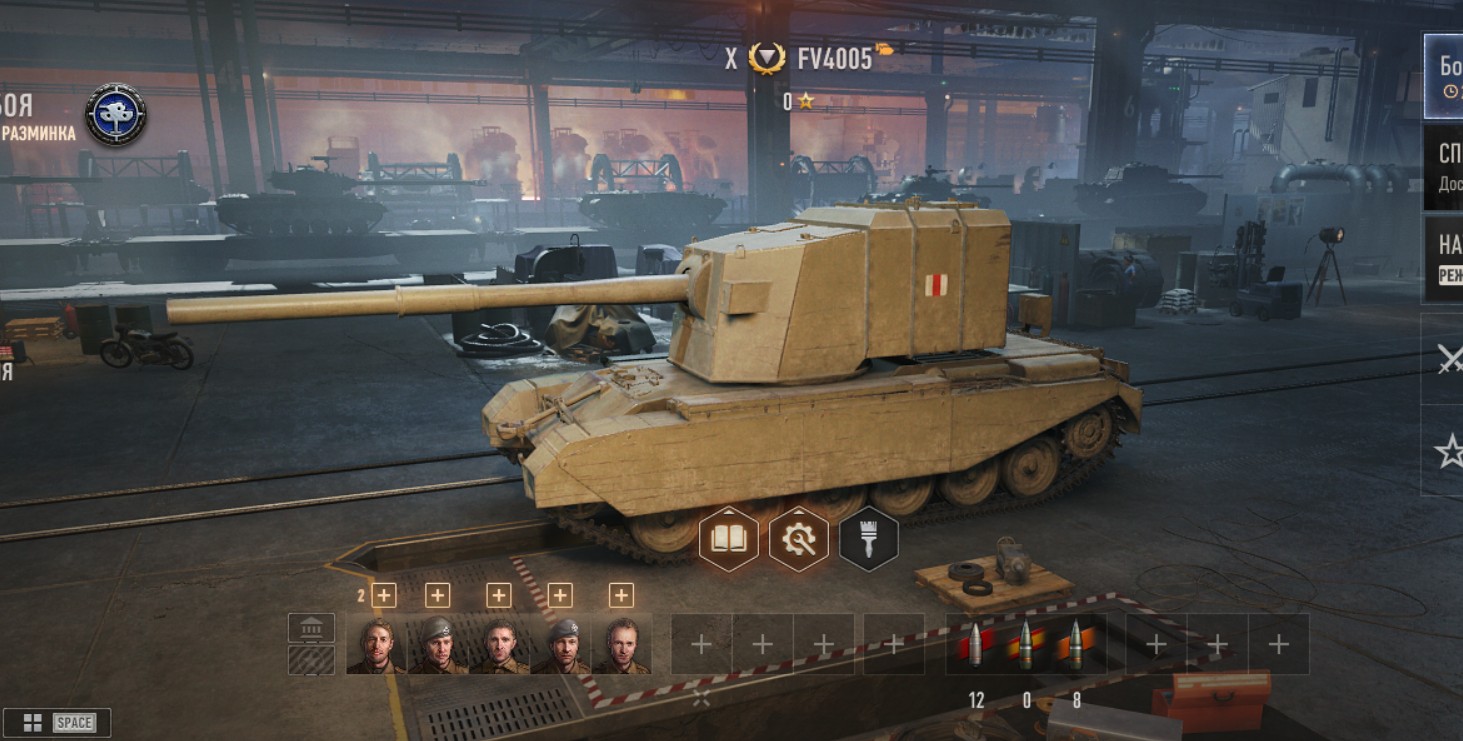Choose the shell slot with 0 rounds
1463x741 pixels.
point(1025,644)
